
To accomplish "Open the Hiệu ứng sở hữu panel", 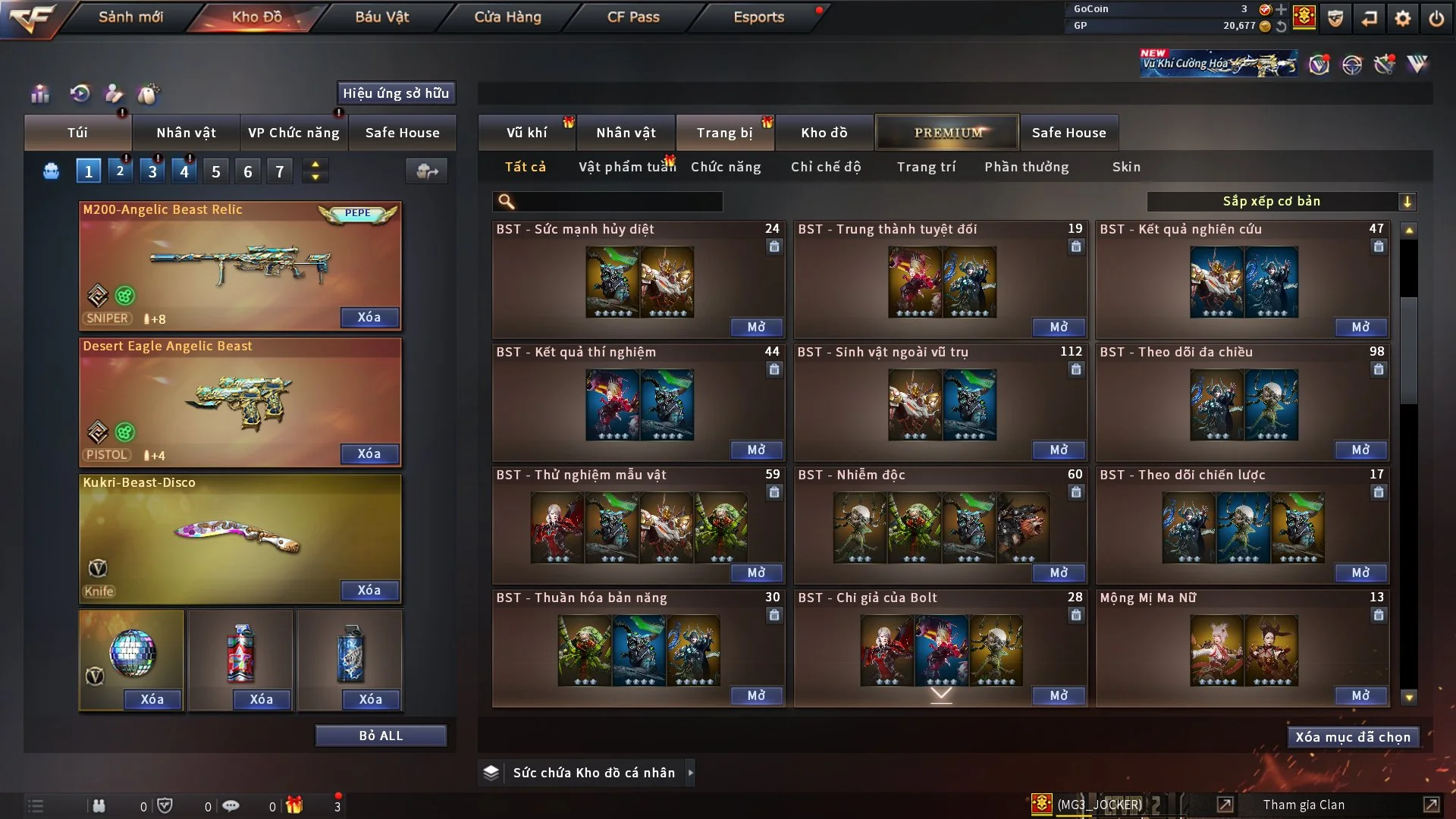I will tap(396, 93).
